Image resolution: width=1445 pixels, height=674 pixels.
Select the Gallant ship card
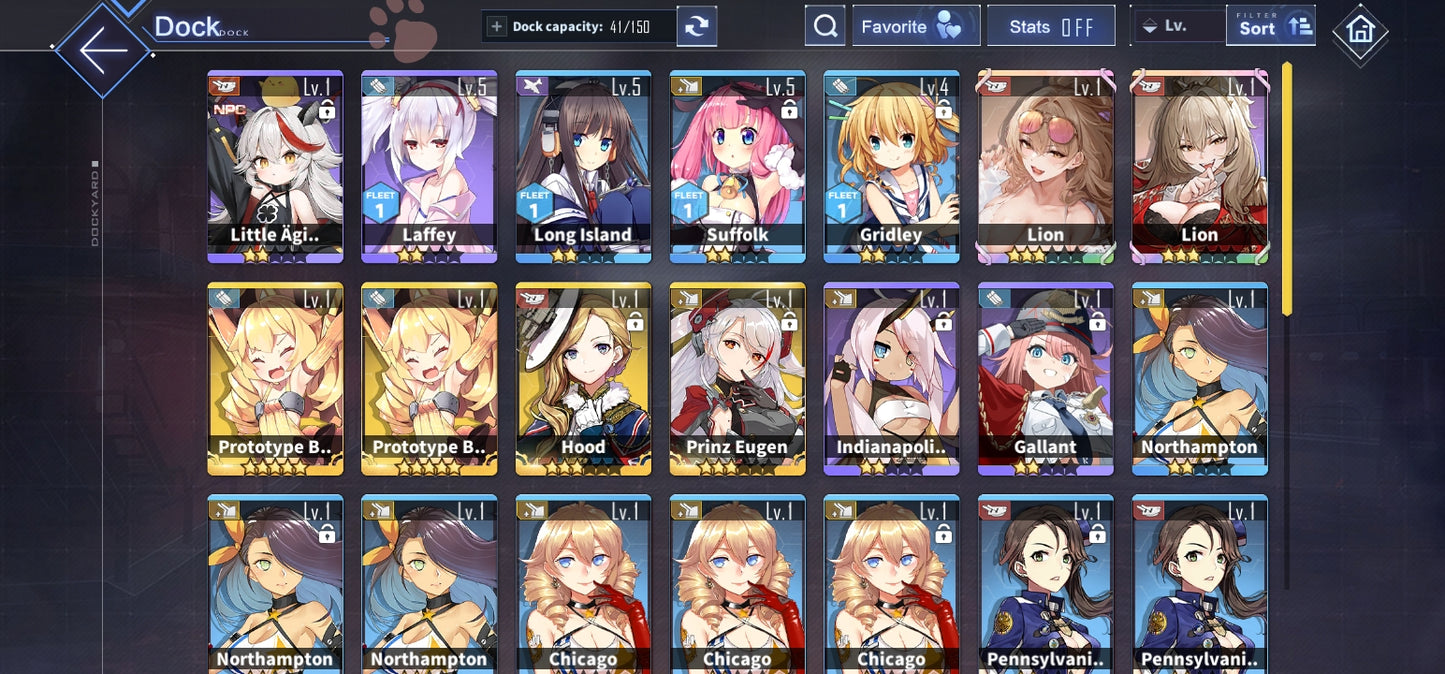(x=1045, y=377)
